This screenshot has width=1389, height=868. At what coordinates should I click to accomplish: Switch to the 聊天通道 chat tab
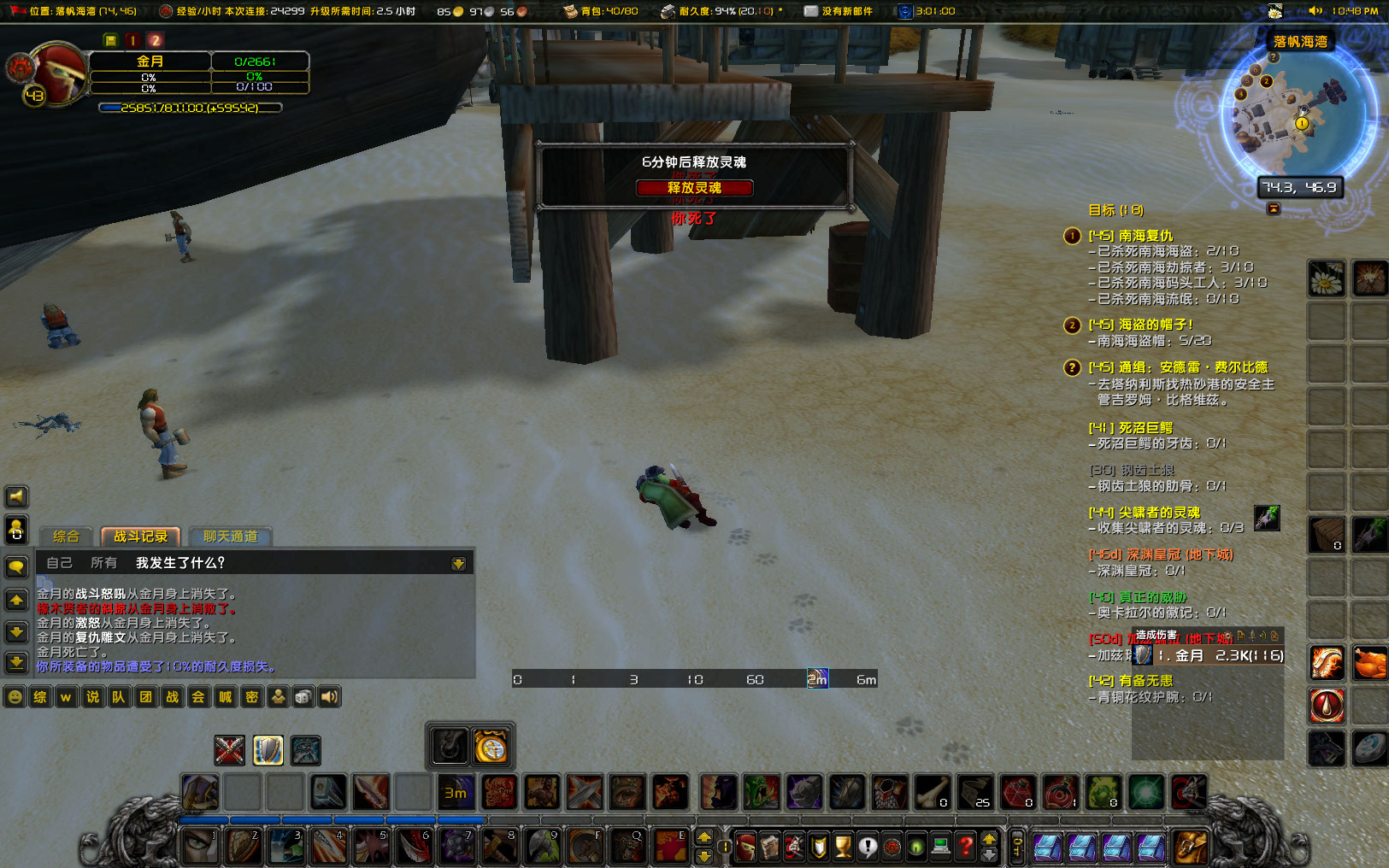pyautogui.click(x=232, y=537)
